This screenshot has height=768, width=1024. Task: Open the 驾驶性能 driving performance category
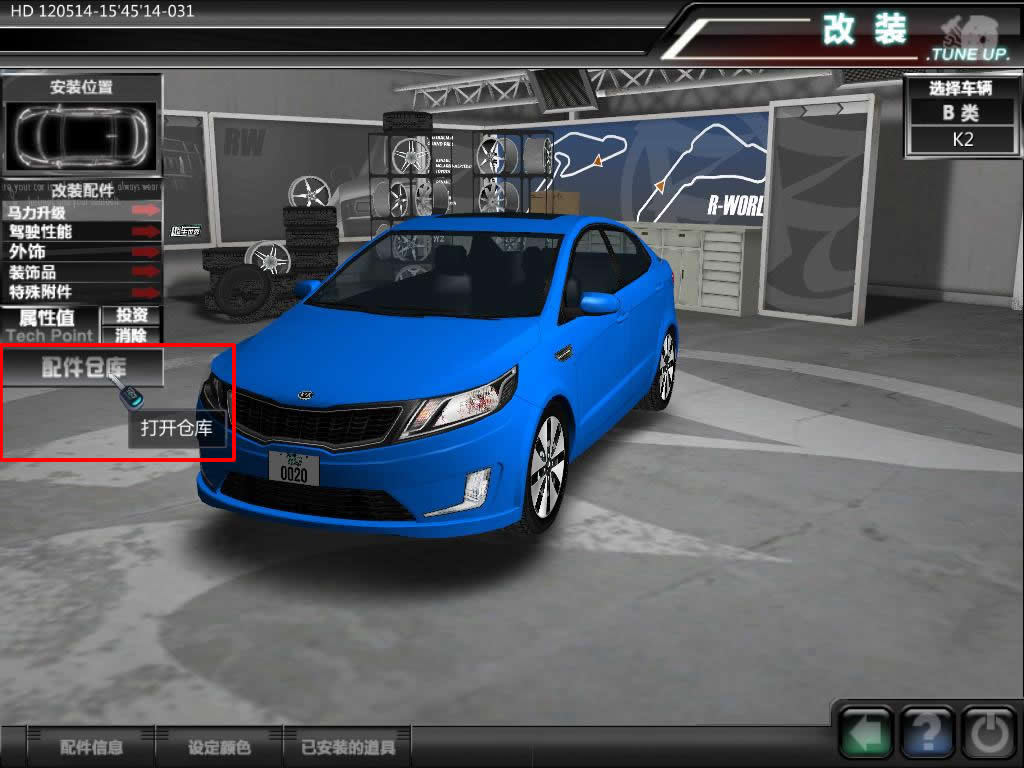(x=82, y=231)
